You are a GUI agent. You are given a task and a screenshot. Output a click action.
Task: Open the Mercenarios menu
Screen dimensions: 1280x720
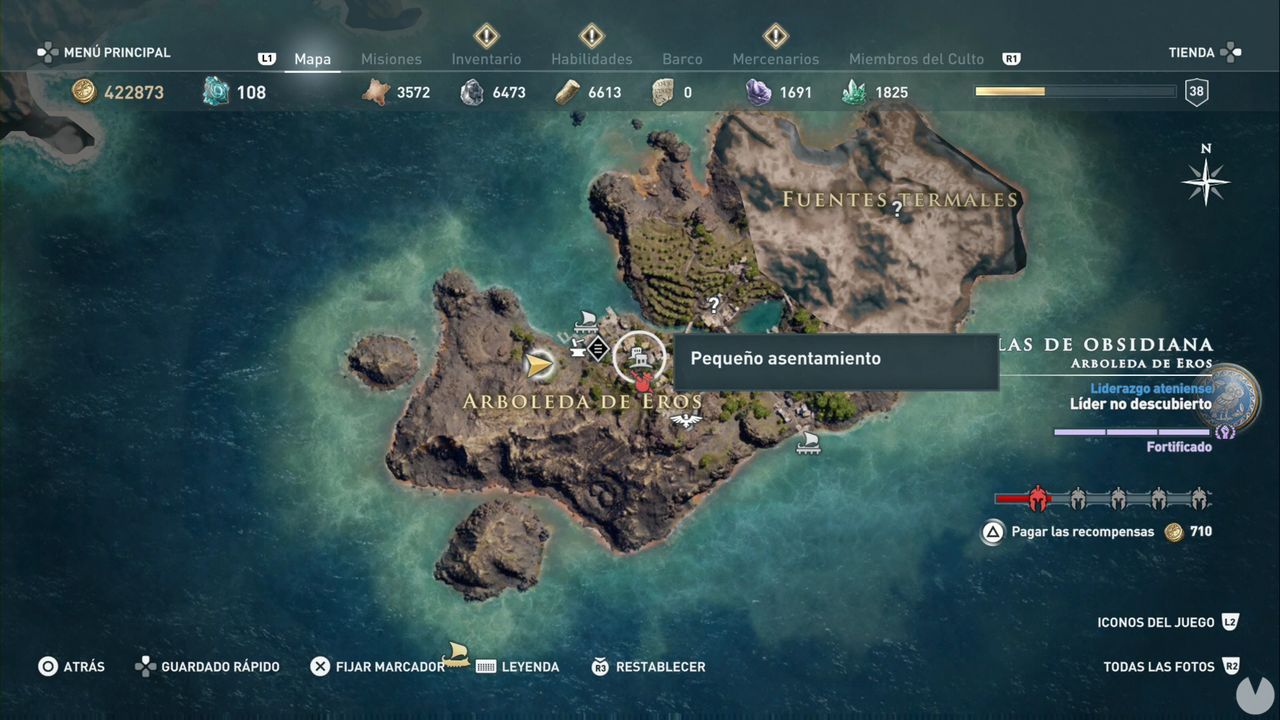tap(775, 59)
